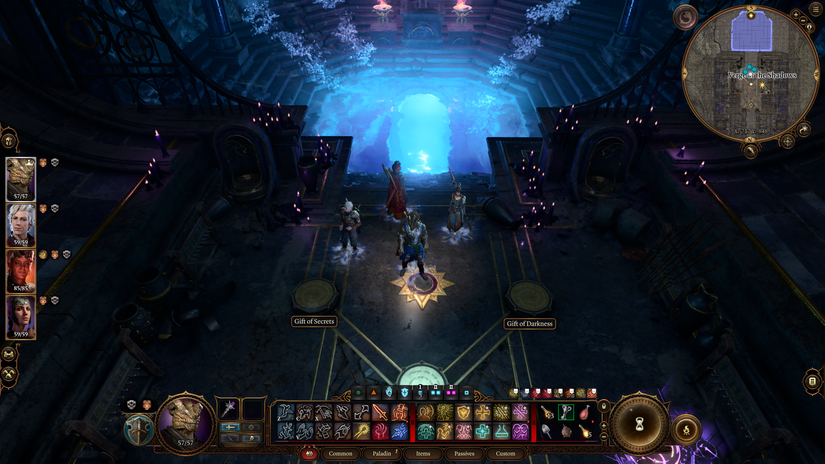Switch to the Paladin hotbar tab
The width and height of the screenshot is (825, 464).
pyautogui.click(x=382, y=454)
